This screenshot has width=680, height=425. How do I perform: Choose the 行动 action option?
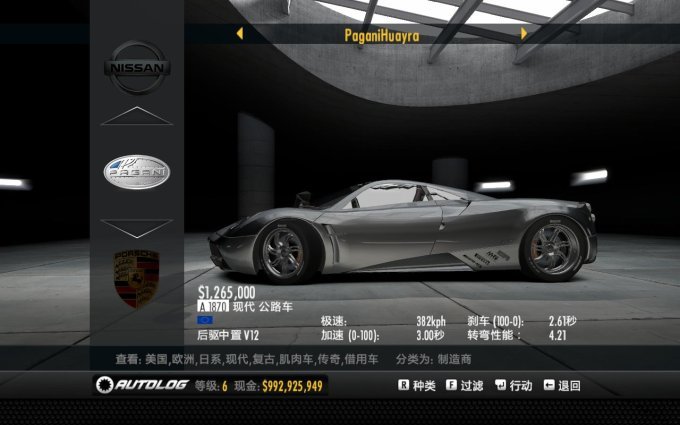coord(513,385)
